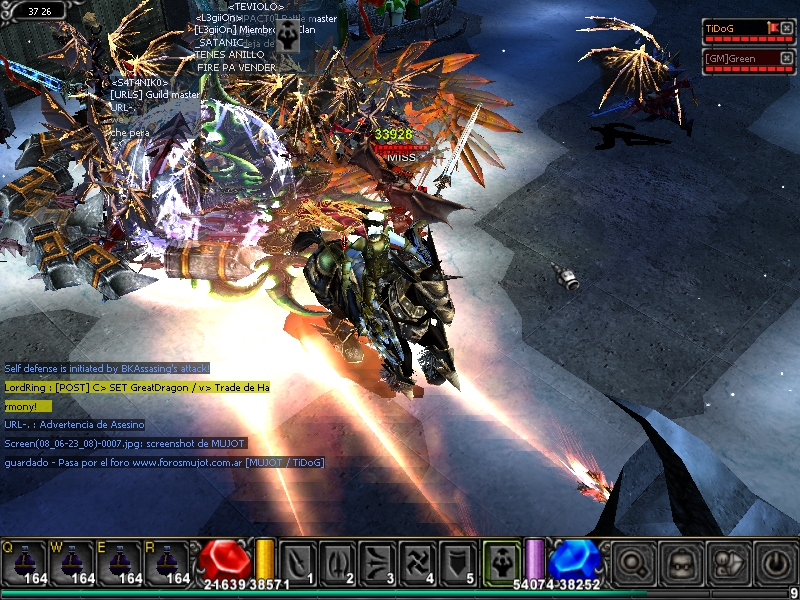The height and width of the screenshot is (600, 800).
Task: Select skill slot number 2
Action: 338,562
